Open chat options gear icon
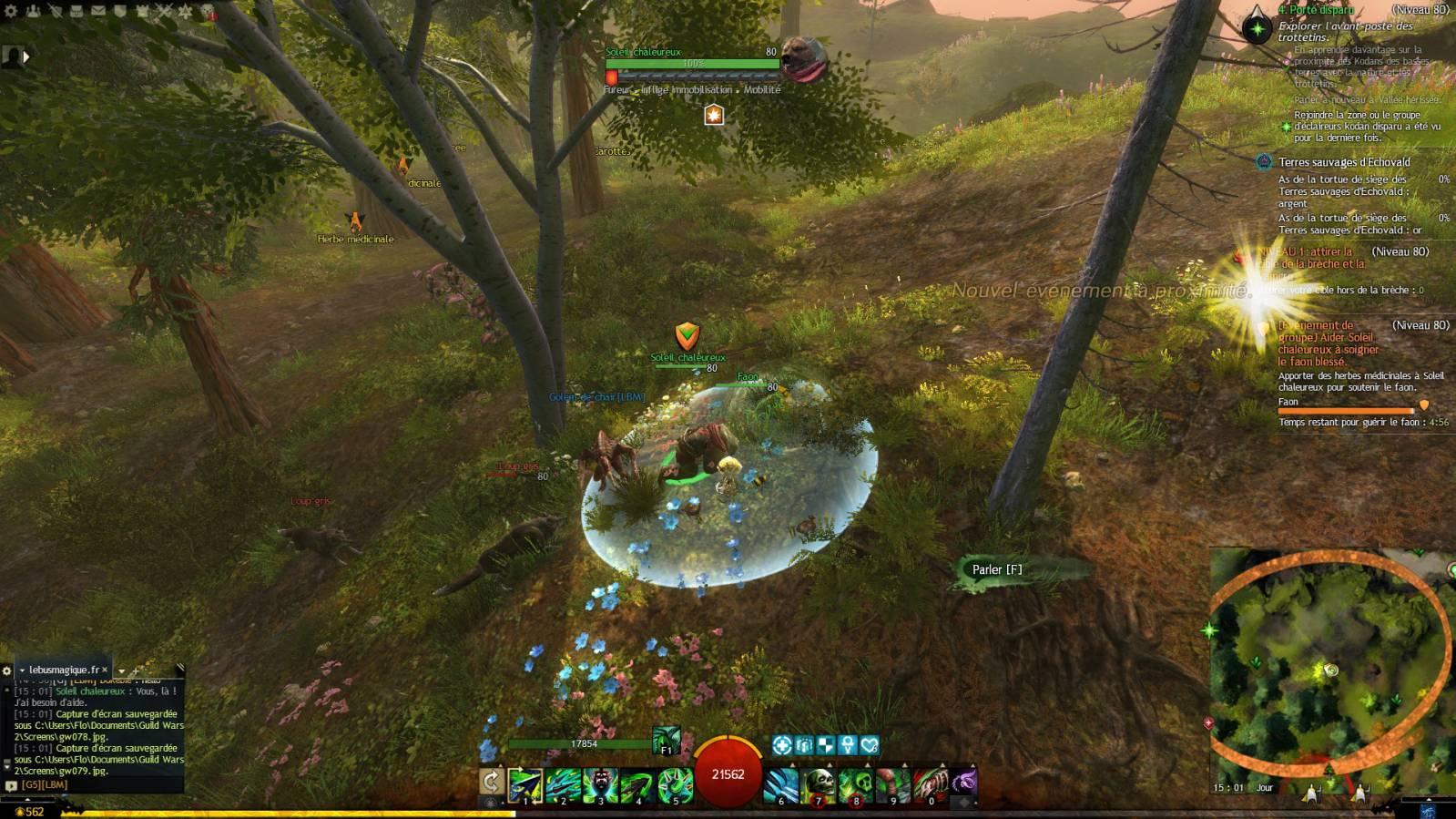The width and height of the screenshot is (1456, 819). tap(6, 671)
